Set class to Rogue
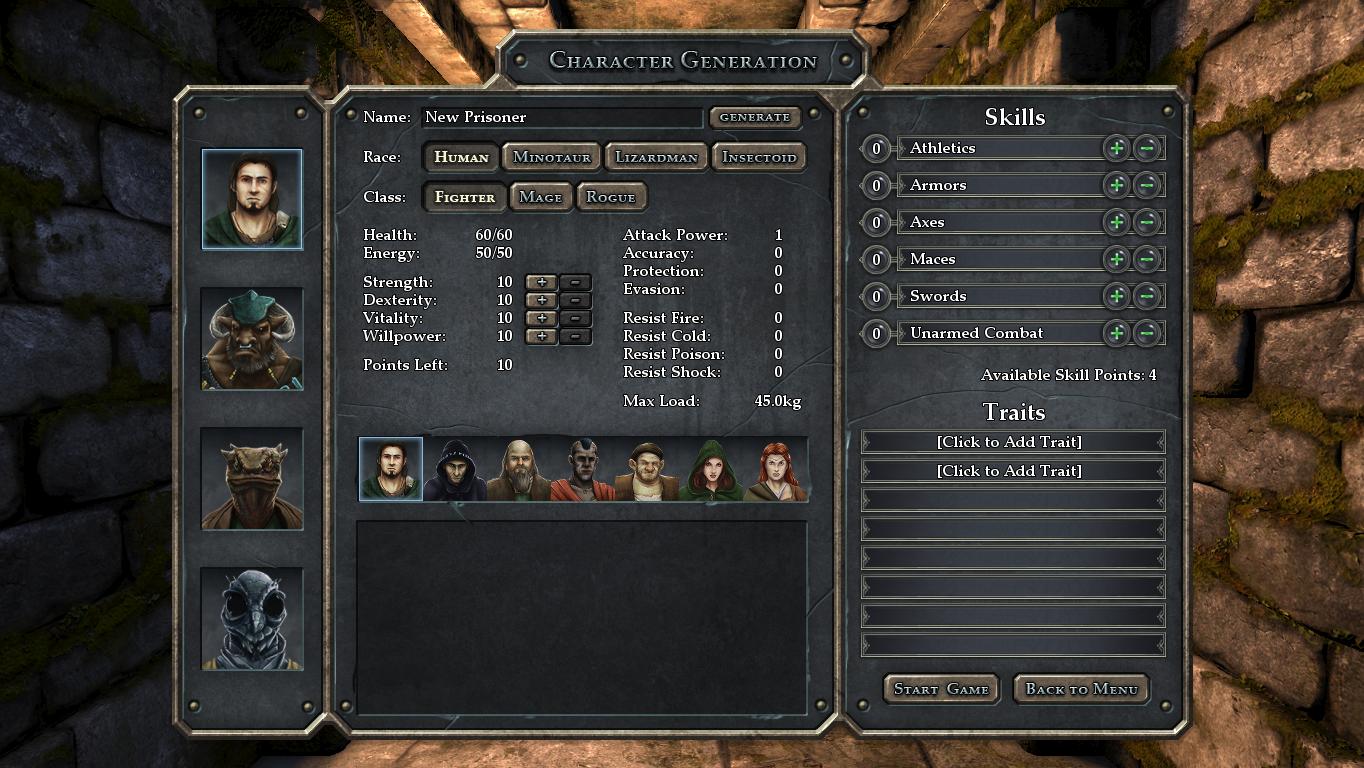This screenshot has width=1364, height=768. click(611, 197)
